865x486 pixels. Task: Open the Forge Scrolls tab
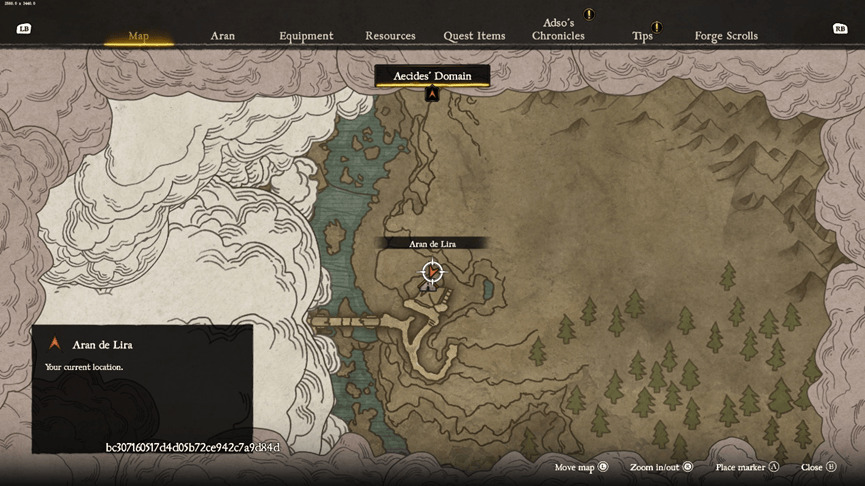pos(726,36)
